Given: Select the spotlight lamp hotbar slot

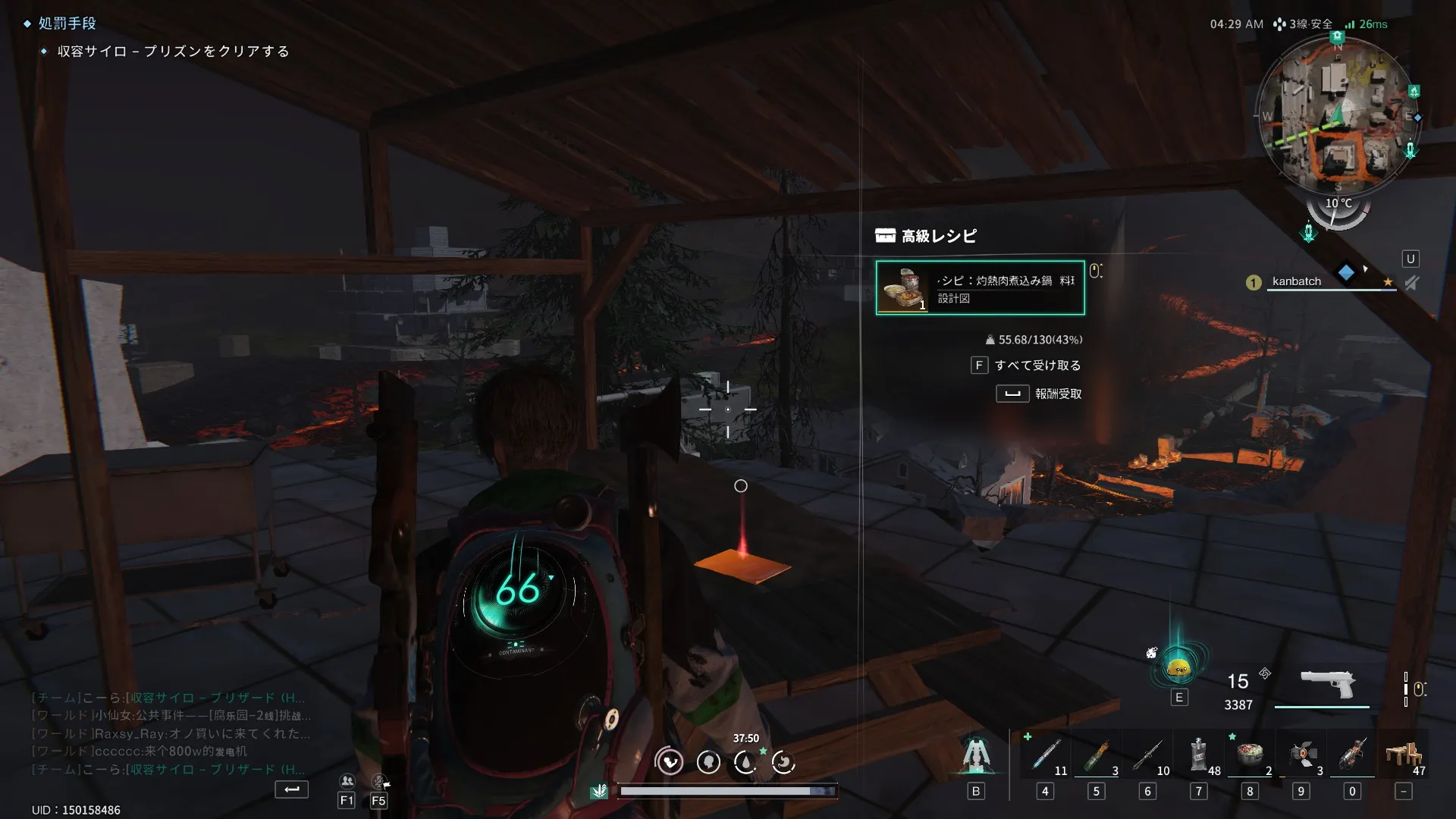Looking at the screenshot, I should click(x=1301, y=755).
